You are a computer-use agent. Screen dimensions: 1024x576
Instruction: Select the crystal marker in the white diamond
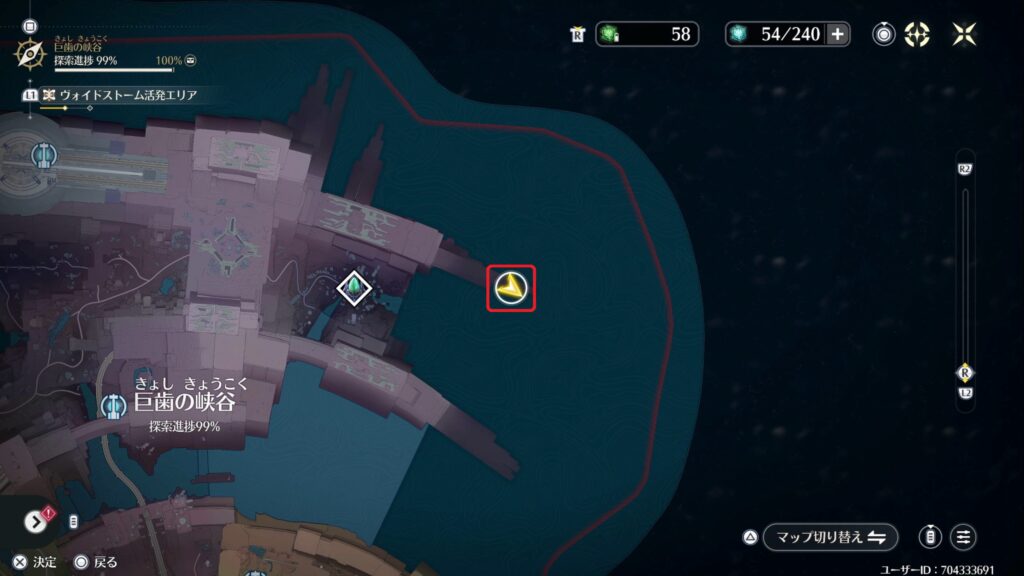pyautogui.click(x=353, y=288)
